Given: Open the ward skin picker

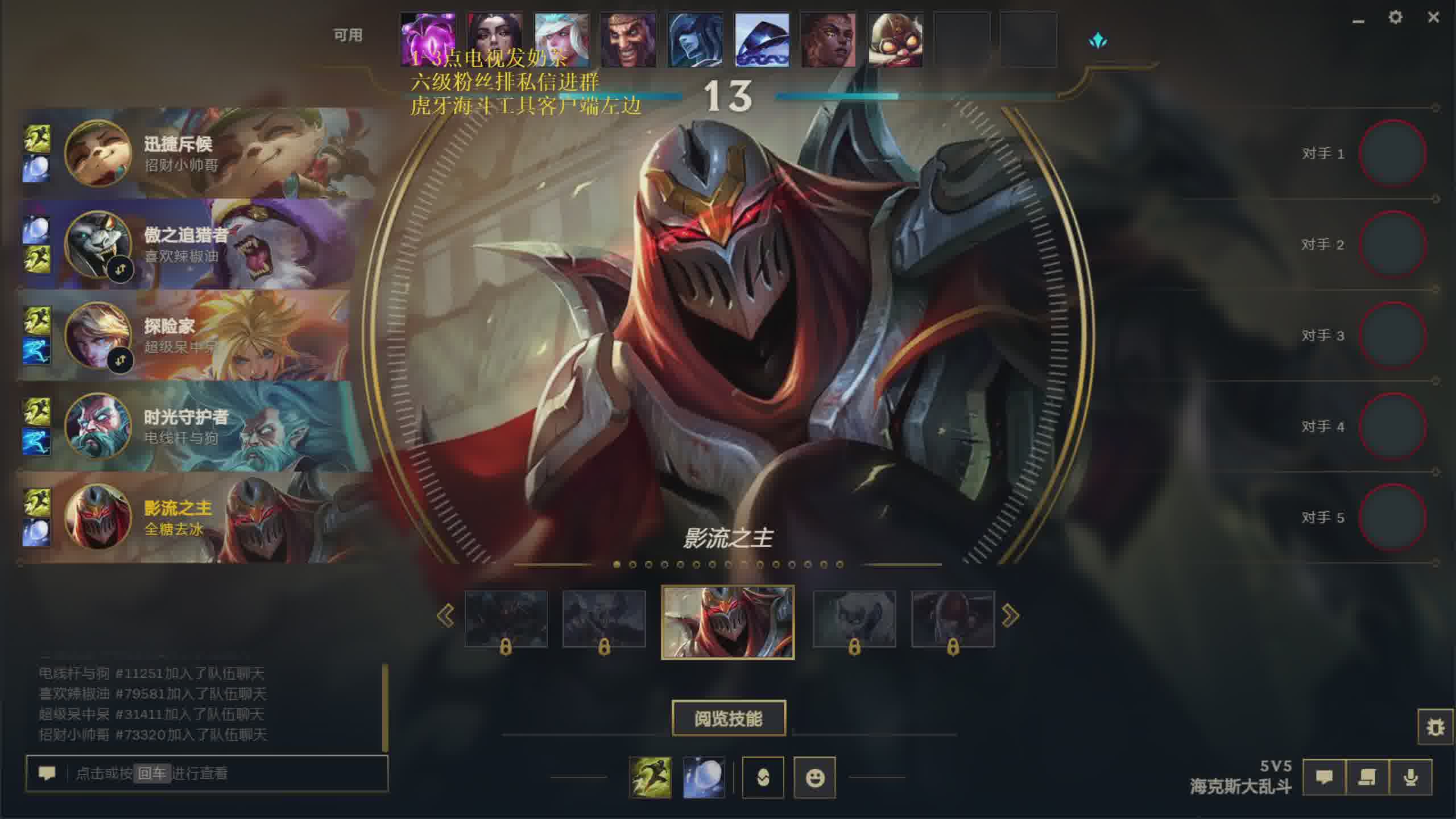Looking at the screenshot, I should click(x=763, y=777).
